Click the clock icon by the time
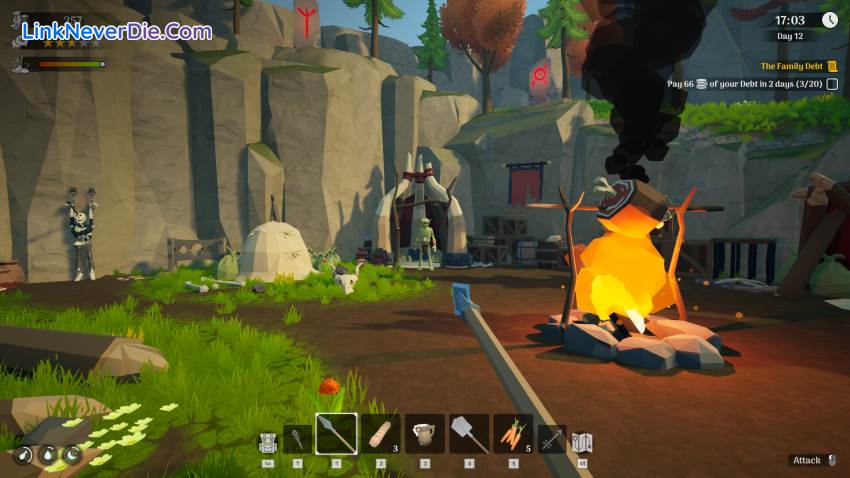The width and height of the screenshot is (850, 478). point(829,20)
